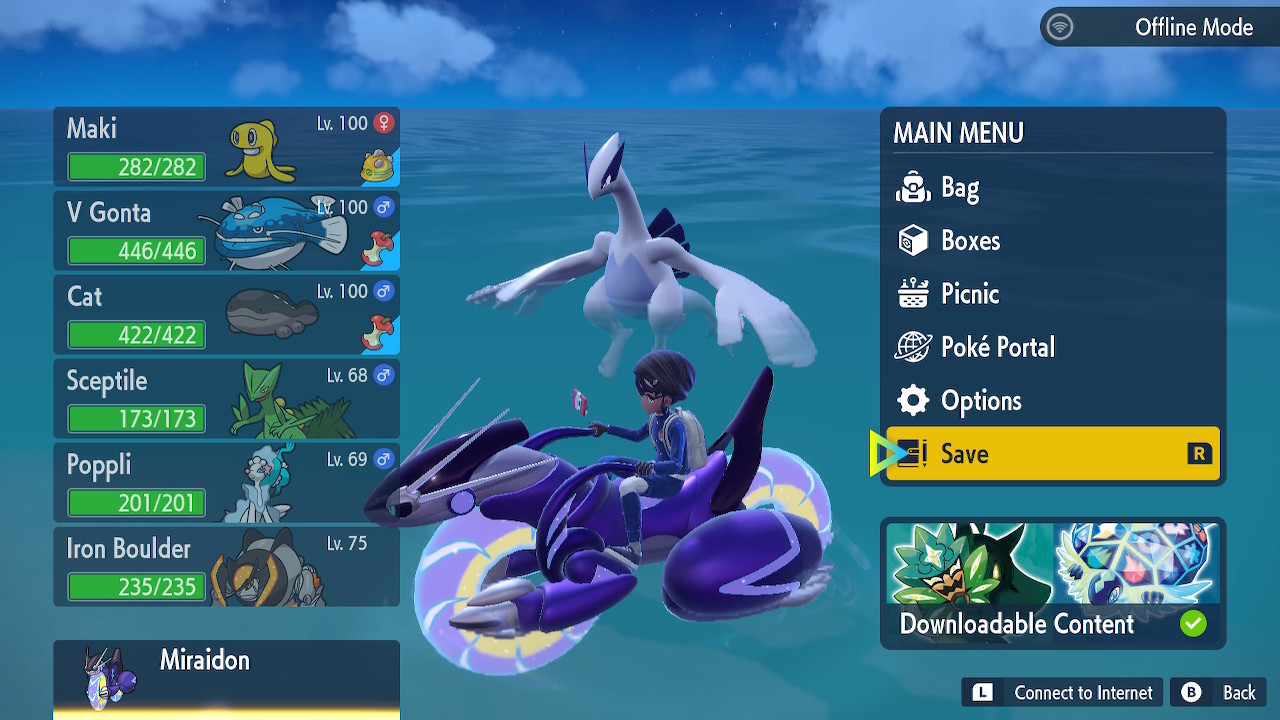This screenshot has height=720, width=1280.
Task: Select Iron Boulder in the party
Action: click(226, 567)
